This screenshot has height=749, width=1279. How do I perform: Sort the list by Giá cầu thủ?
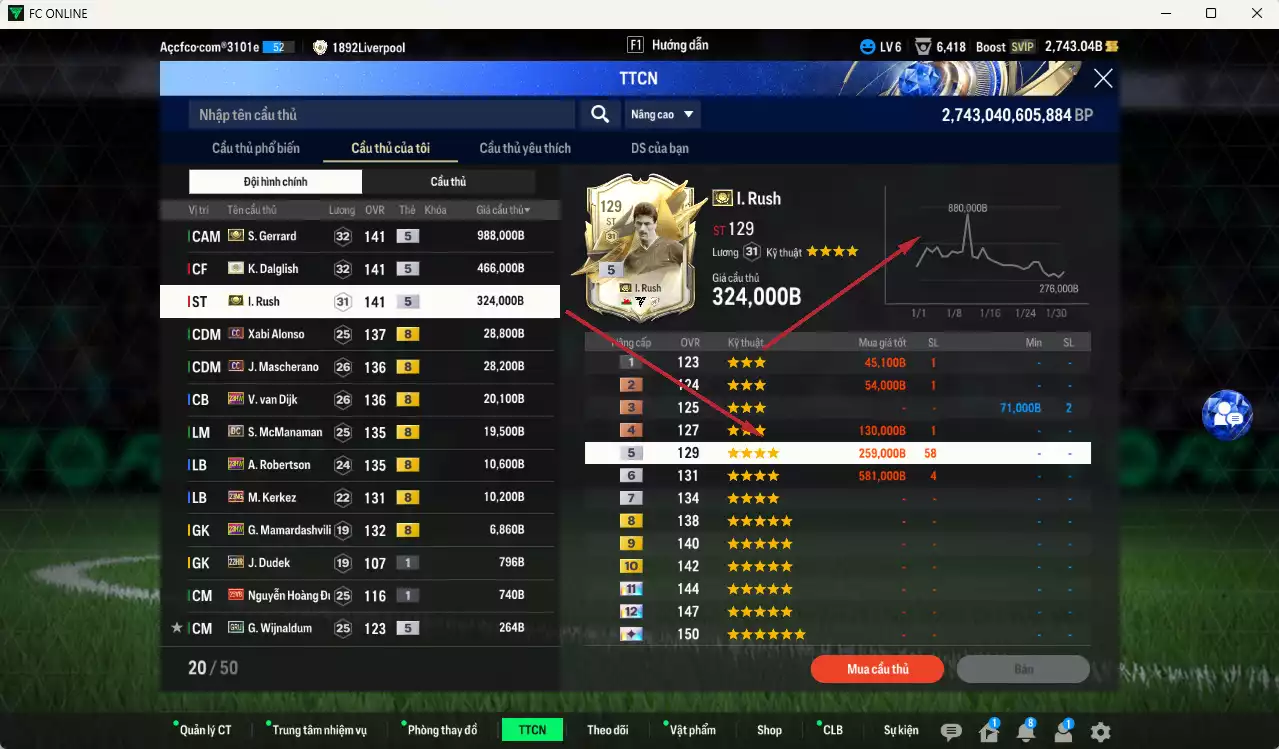tap(503, 210)
